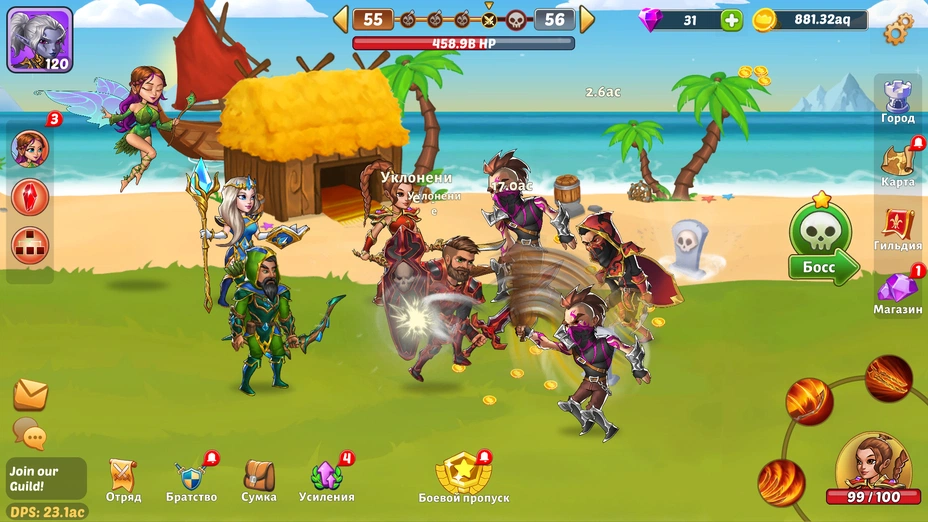Viewport: 928px width, 522px height.
Task: Open the chat speech bubbles
Action: [30, 434]
